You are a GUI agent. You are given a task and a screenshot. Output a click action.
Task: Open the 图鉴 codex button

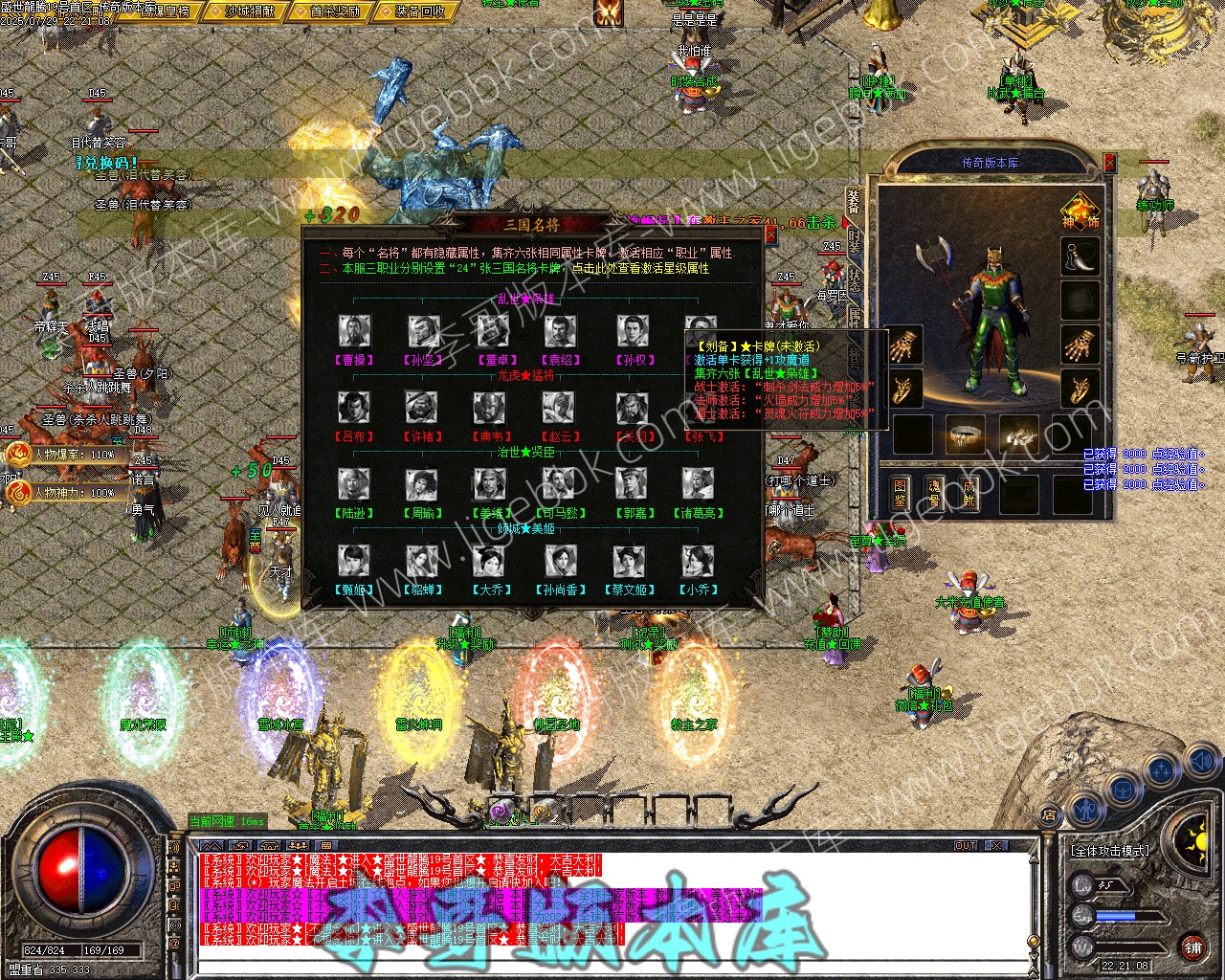tap(900, 493)
